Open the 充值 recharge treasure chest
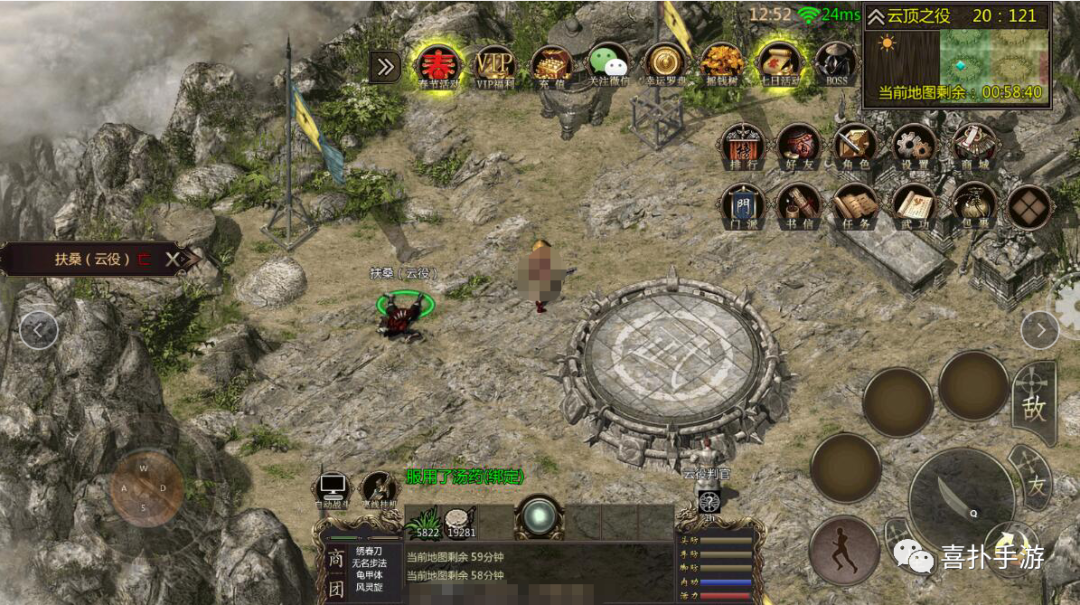The height and width of the screenshot is (605, 1080). coord(551,65)
